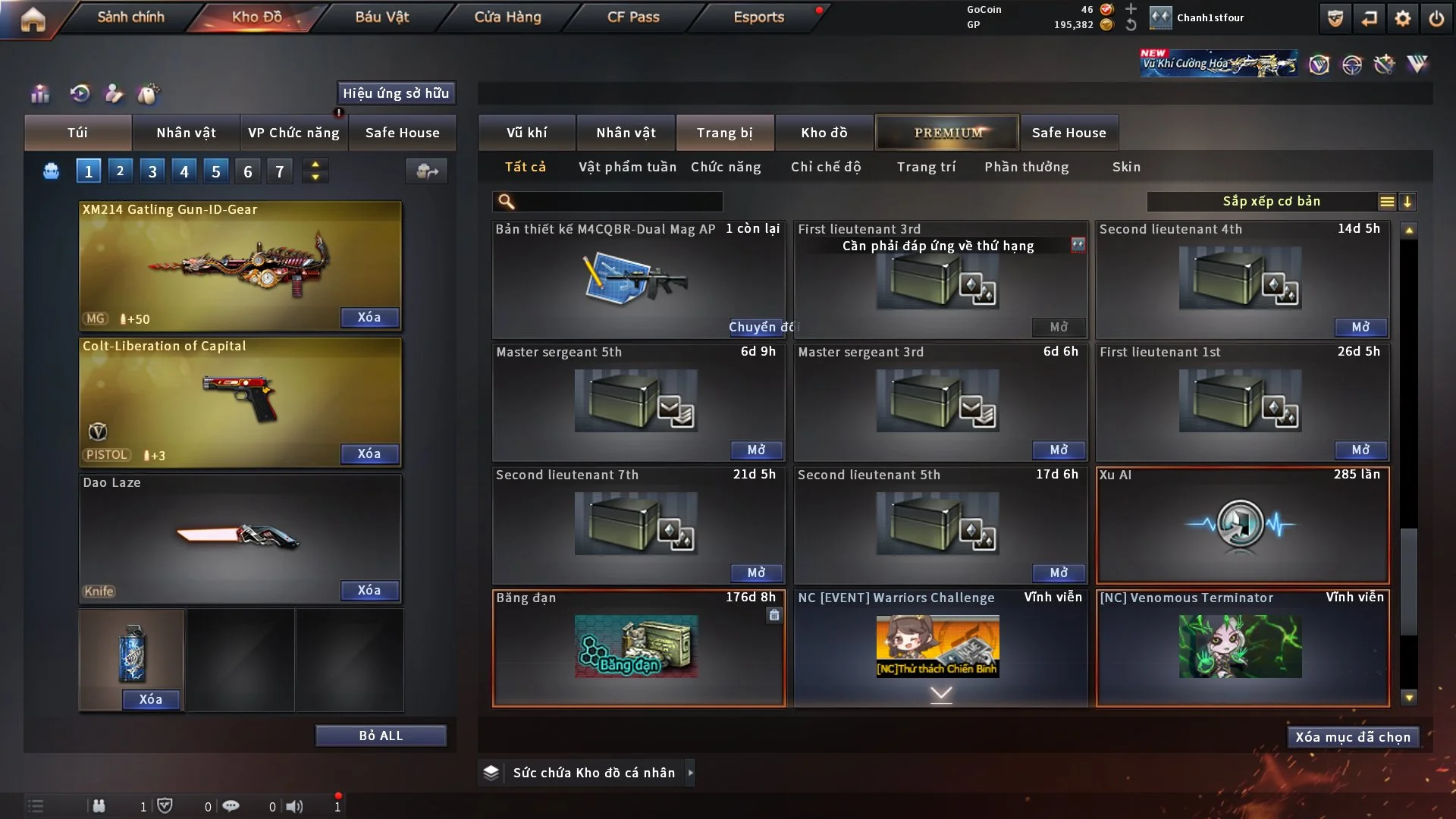Image resolution: width=1456 pixels, height=819 pixels.
Task: Open the gear settings icon
Action: point(1403,18)
